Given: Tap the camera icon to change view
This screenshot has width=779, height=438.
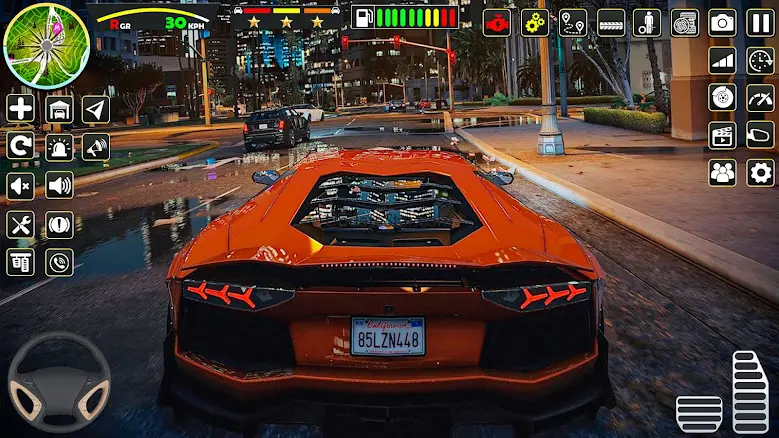Looking at the screenshot, I should (x=722, y=22).
